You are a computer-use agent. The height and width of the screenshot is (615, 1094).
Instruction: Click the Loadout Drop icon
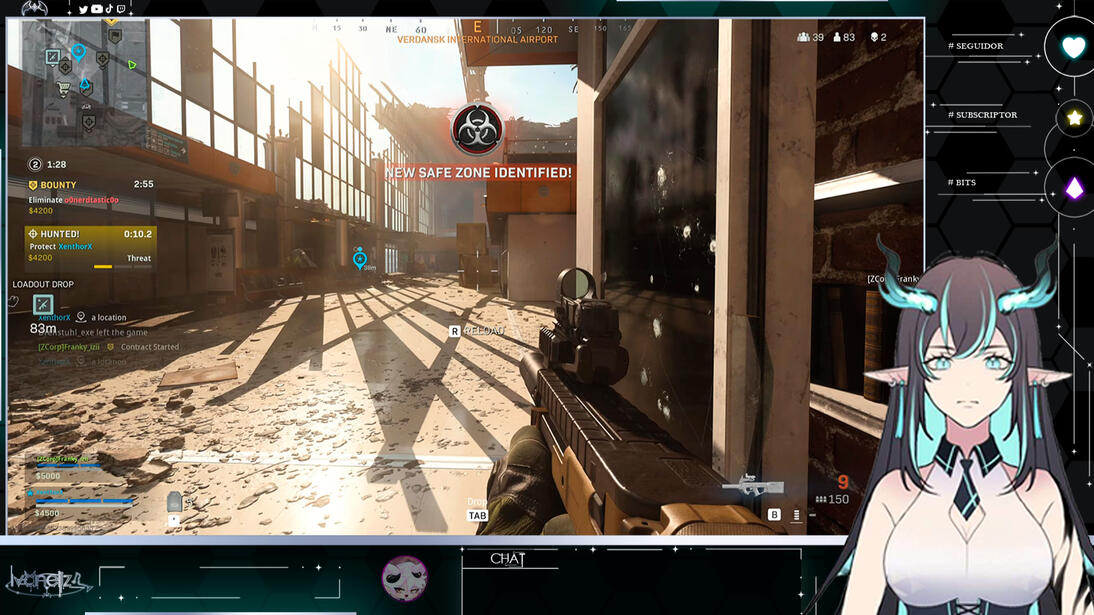(42, 305)
